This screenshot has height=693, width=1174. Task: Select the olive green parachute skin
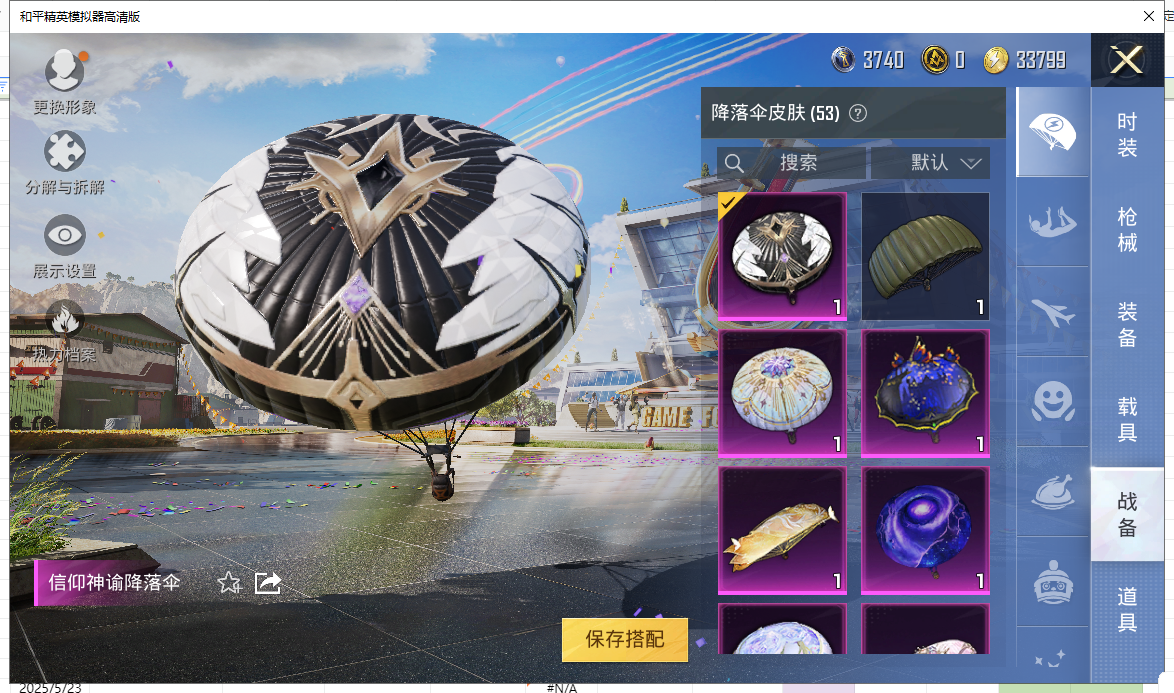pyautogui.click(x=925, y=256)
